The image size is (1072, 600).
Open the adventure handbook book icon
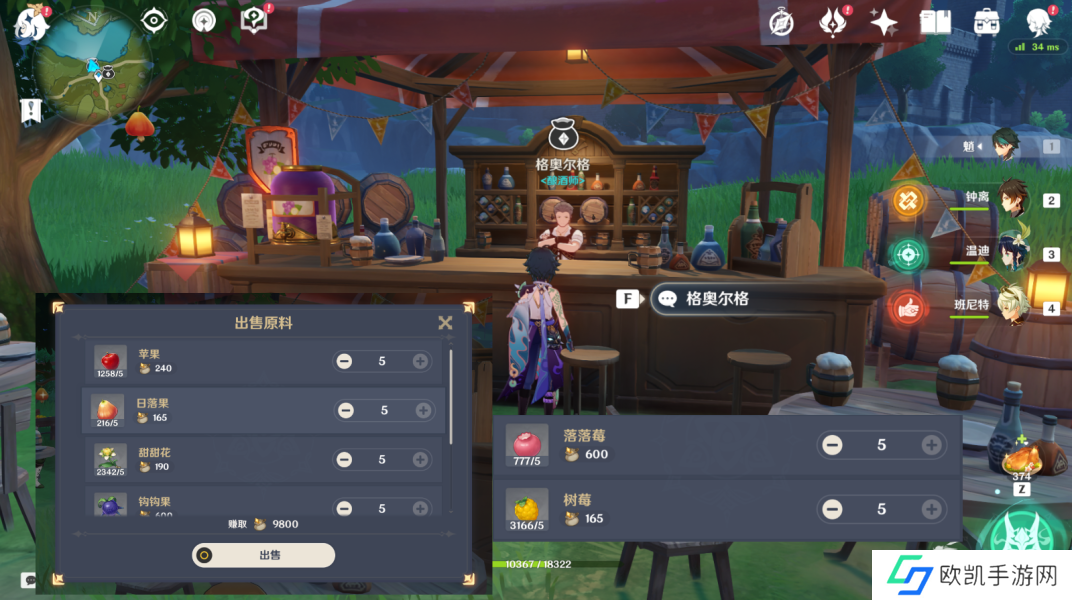point(935,22)
